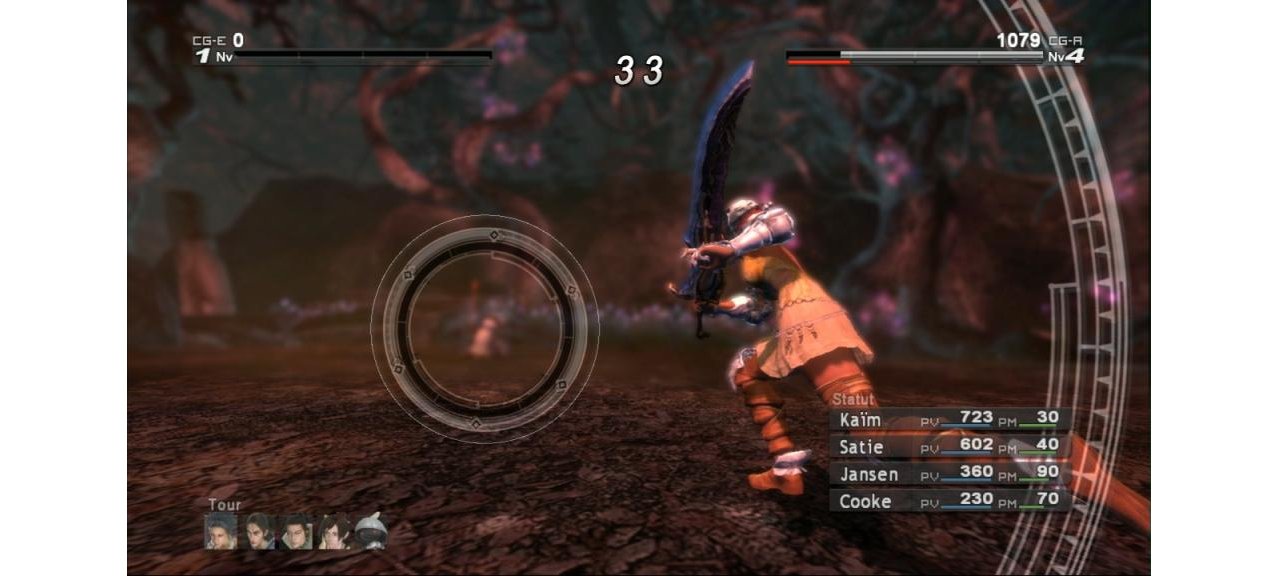Select Satie's row in the Statut panel
Viewport: 1278px width, 576px height.
[950, 446]
